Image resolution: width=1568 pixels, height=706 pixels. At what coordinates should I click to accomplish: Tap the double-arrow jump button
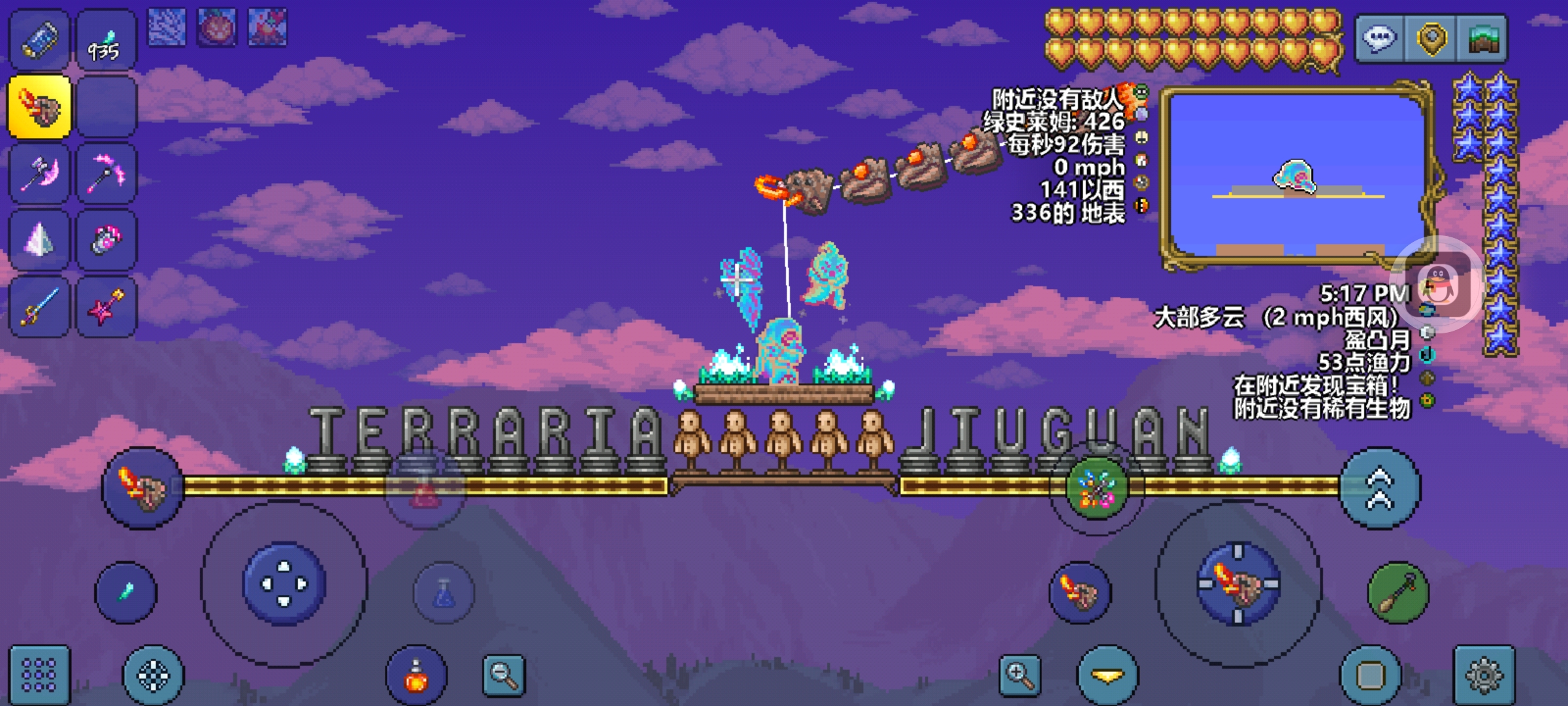coord(1379,488)
